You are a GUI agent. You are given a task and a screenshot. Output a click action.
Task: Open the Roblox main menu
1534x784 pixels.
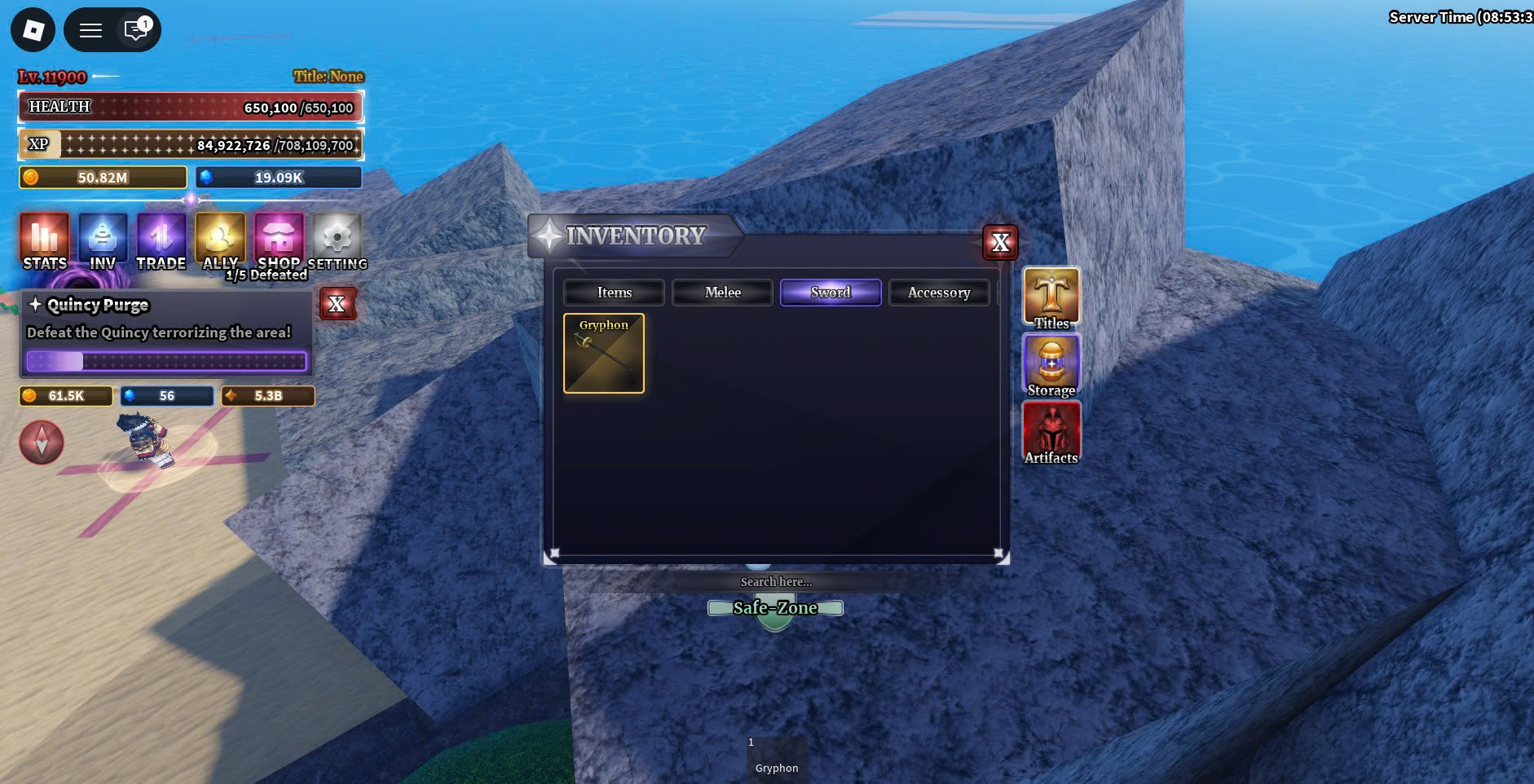point(33,30)
